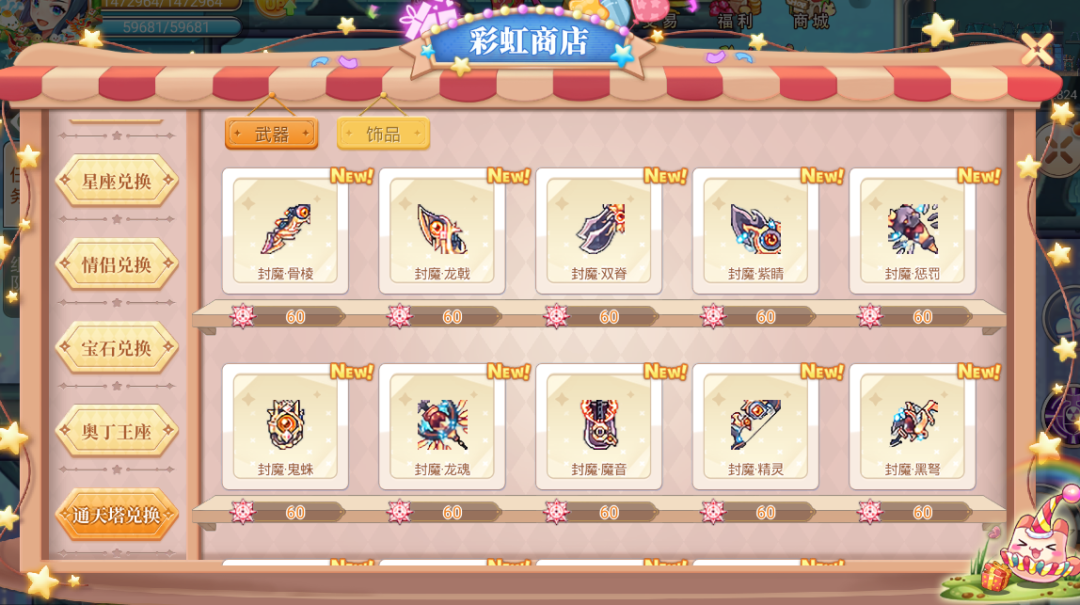Choose the 封魔·魔音 weapon item

tap(599, 426)
